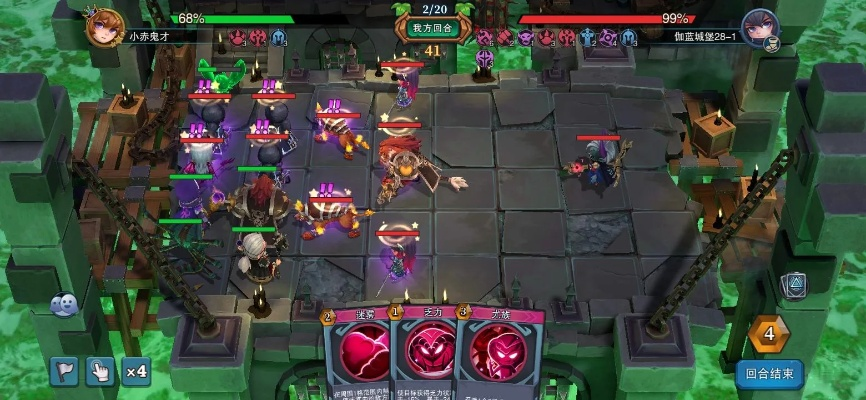The image size is (866, 400).
Task: Open the emoji chat bubble
Action: point(64,304)
